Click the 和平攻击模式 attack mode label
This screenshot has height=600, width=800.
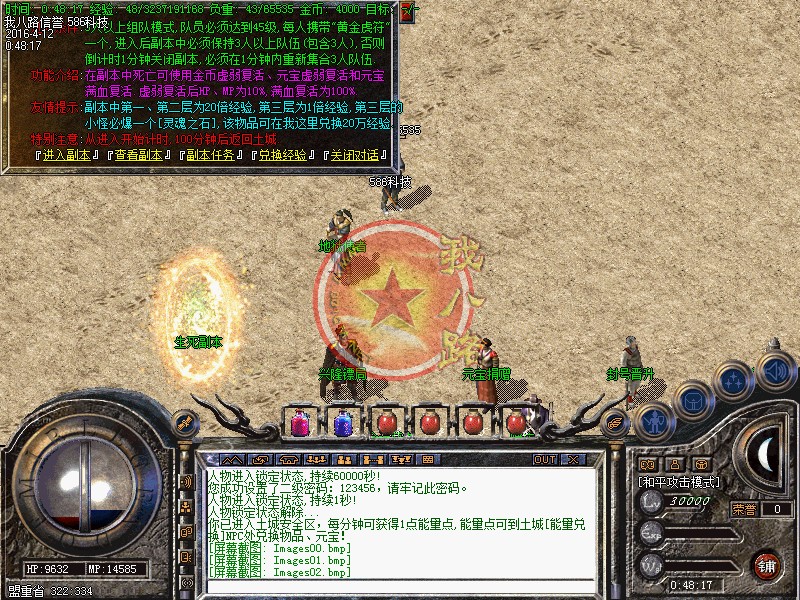[679, 481]
